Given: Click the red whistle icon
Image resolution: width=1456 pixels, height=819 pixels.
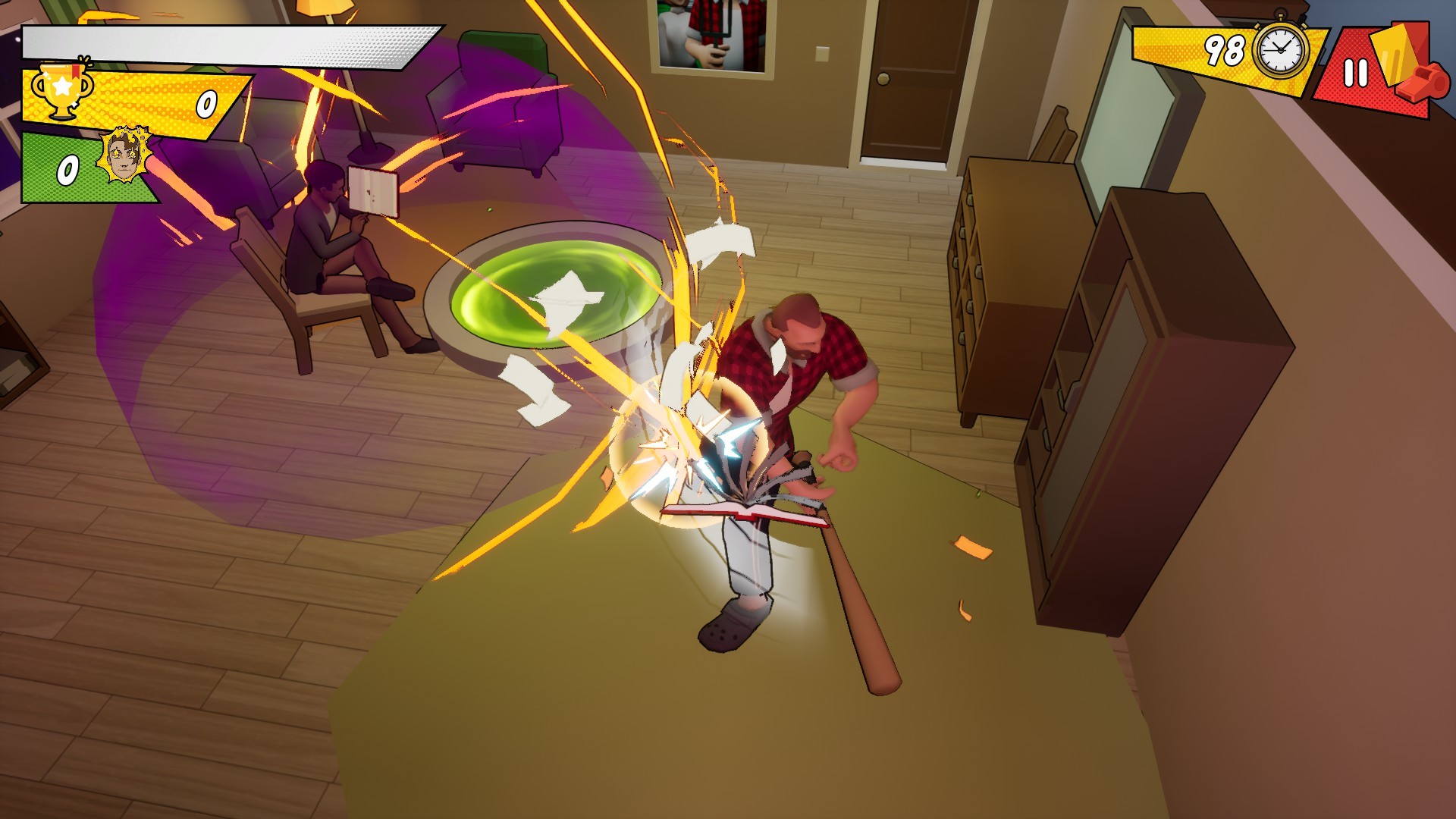Looking at the screenshot, I should click(x=1424, y=82).
